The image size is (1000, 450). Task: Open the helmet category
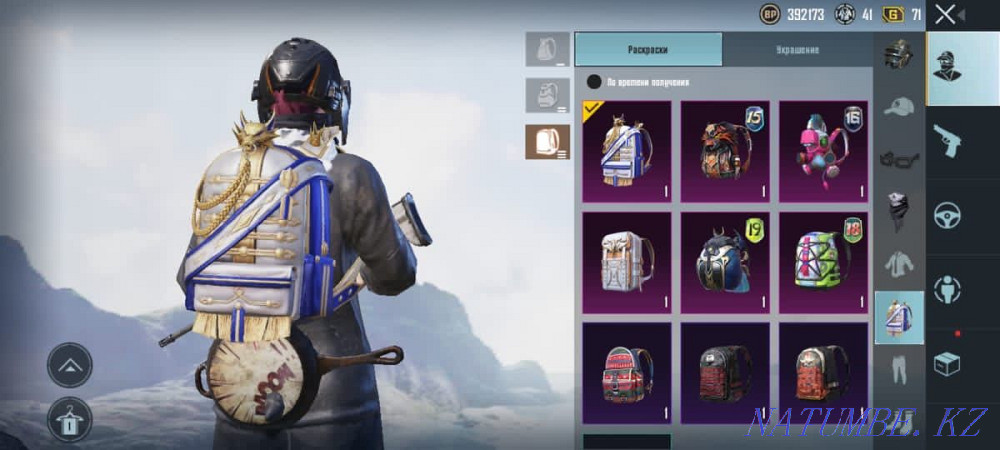pyautogui.click(x=899, y=55)
